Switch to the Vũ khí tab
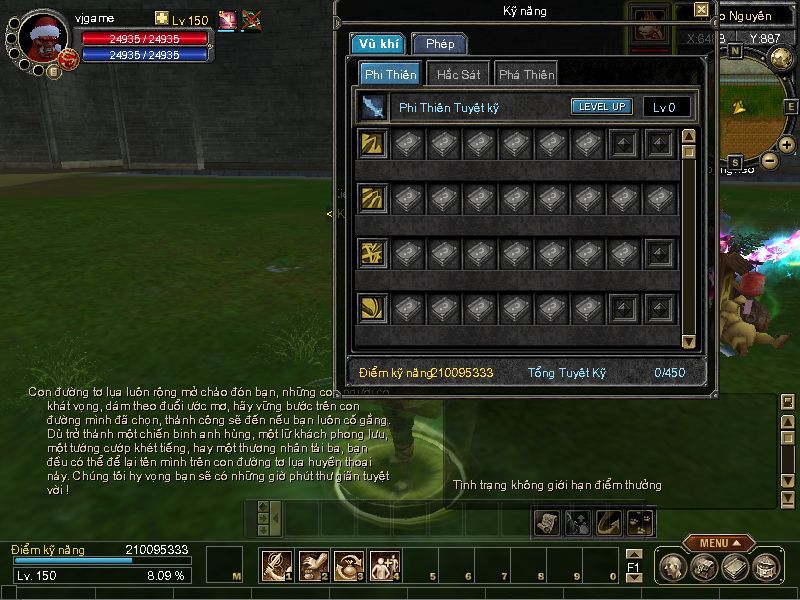Image resolution: width=800 pixels, height=600 pixels. pos(377,44)
